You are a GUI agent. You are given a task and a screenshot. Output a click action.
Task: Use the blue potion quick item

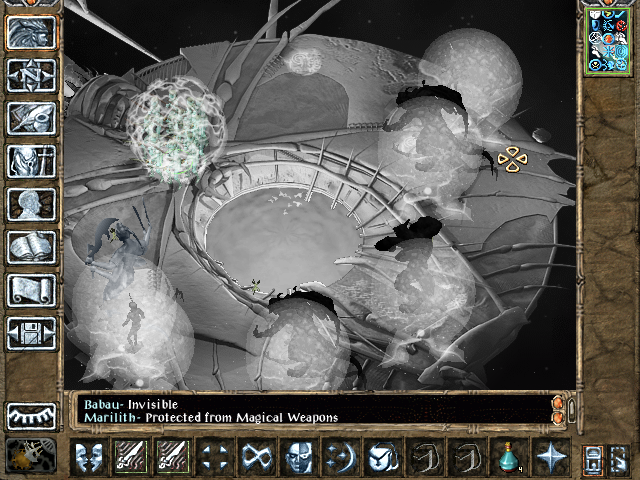[x=510, y=457]
